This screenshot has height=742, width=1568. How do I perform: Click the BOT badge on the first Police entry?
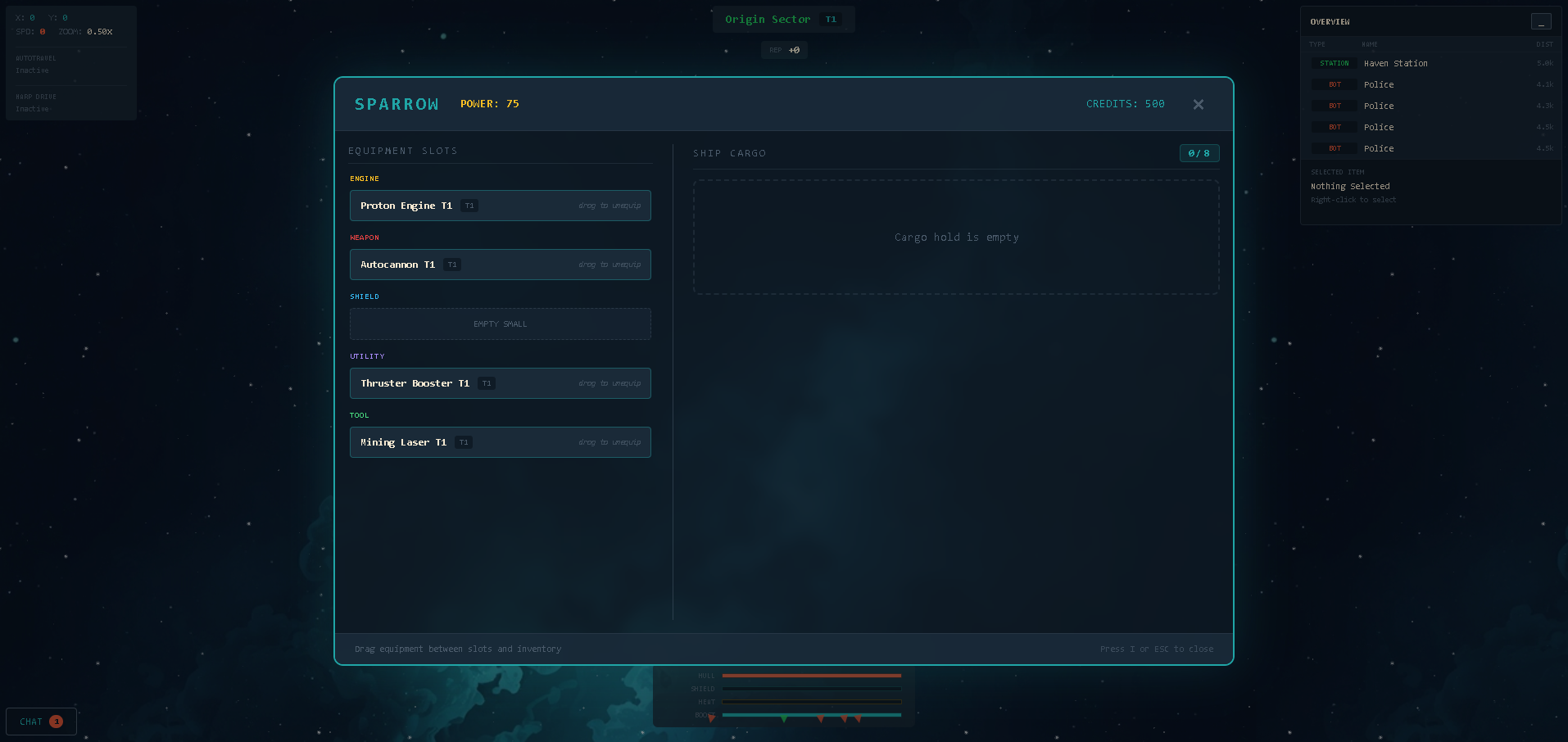(x=1333, y=84)
